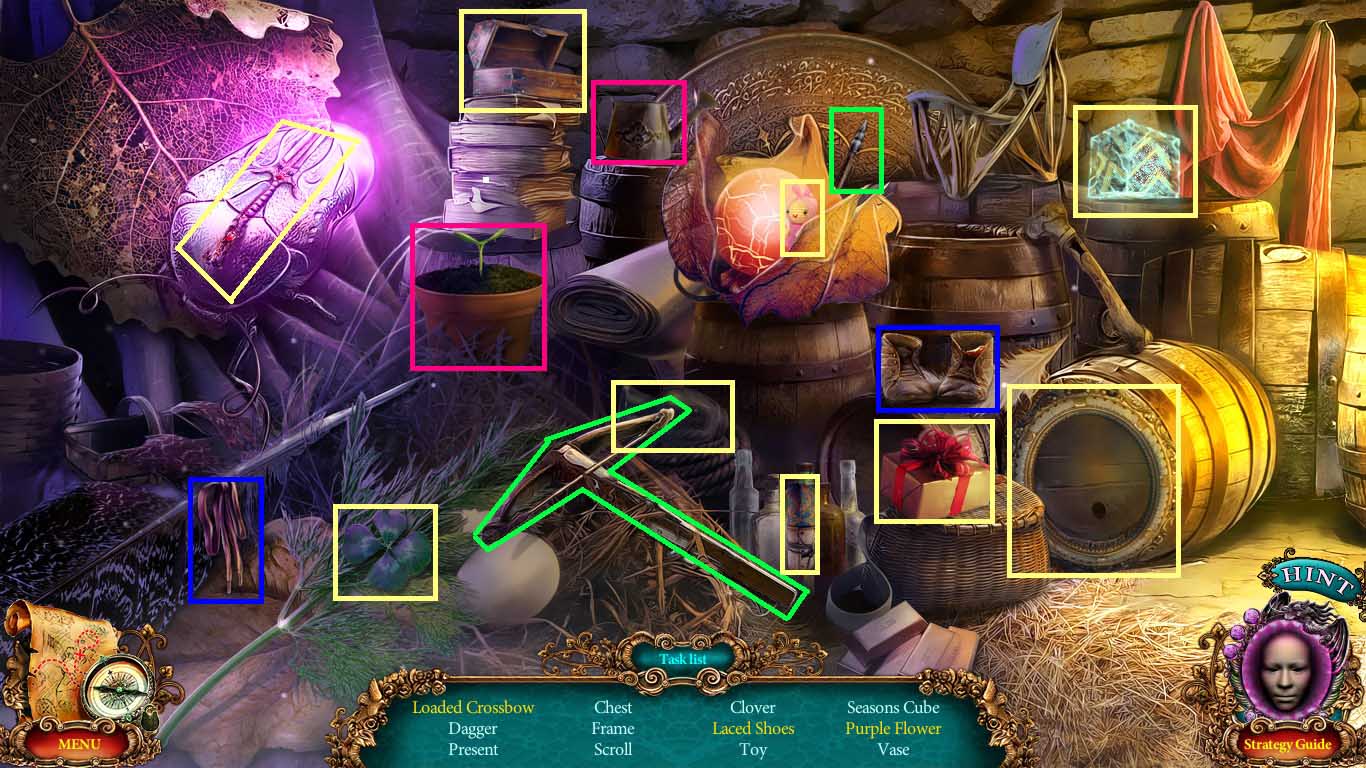Open the Strategy Guide
This screenshot has width=1366, height=768.
[x=1290, y=745]
